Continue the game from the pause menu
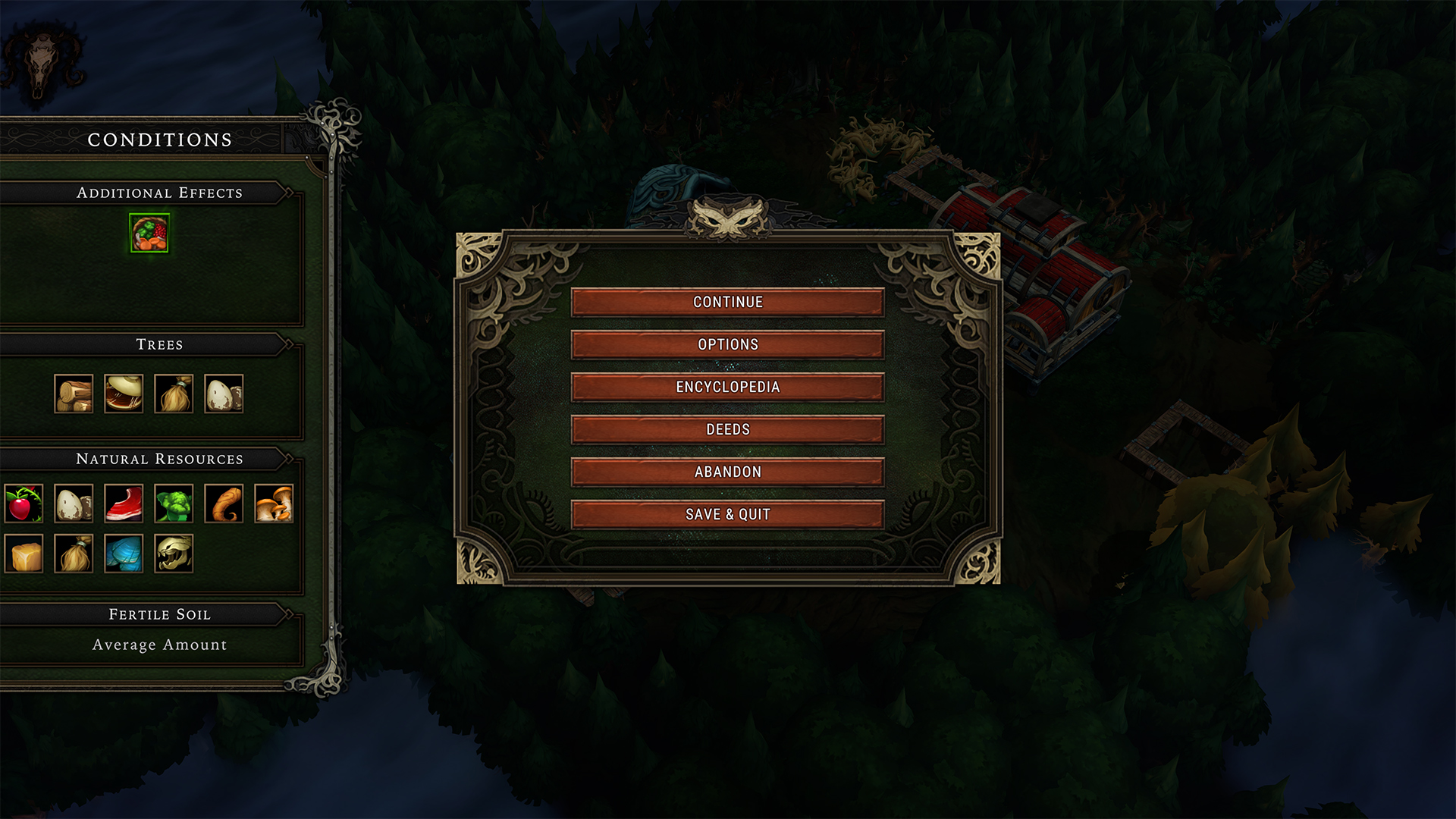 click(727, 302)
